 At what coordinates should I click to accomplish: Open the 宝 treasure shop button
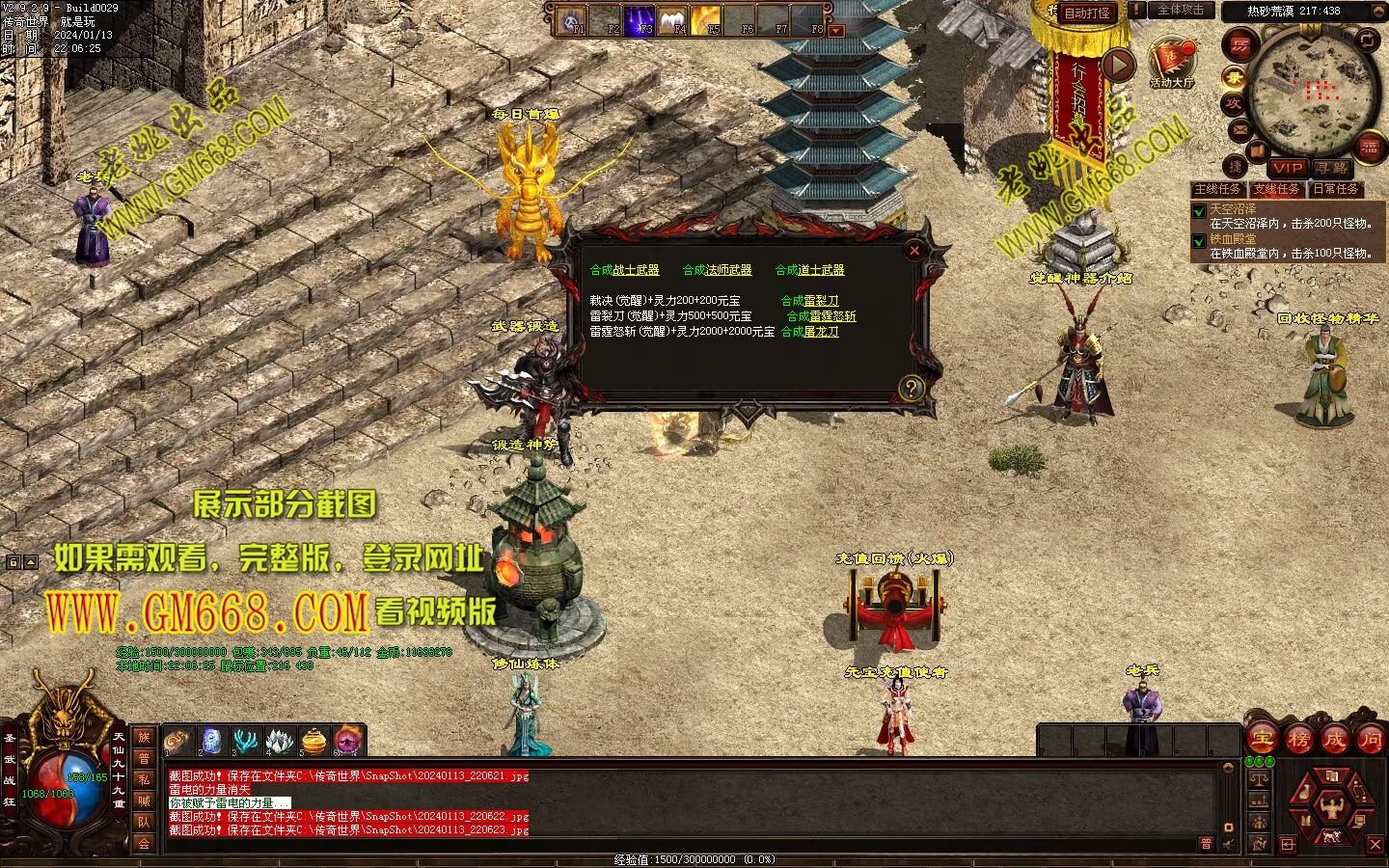click(x=1263, y=740)
